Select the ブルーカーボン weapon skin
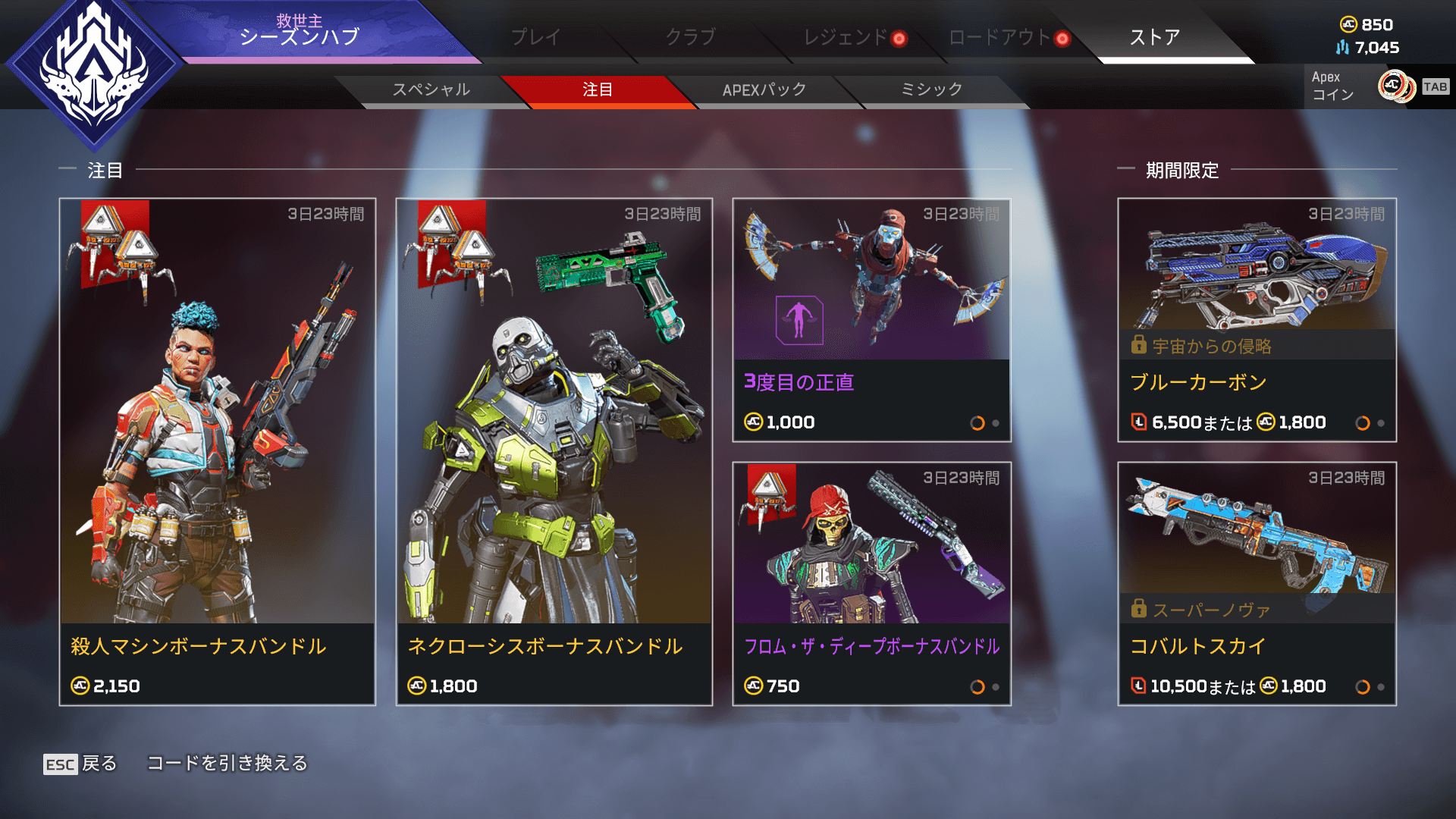The width and height of the screenshot is (1456, 819). pos(1257,320)
